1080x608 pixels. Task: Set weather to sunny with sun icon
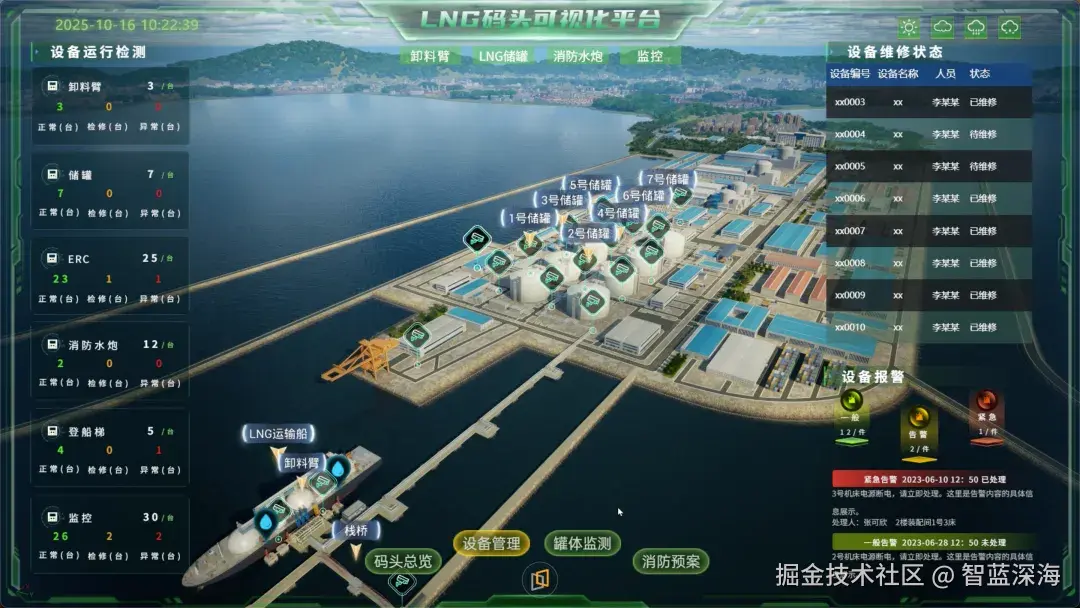pos(909,28)
